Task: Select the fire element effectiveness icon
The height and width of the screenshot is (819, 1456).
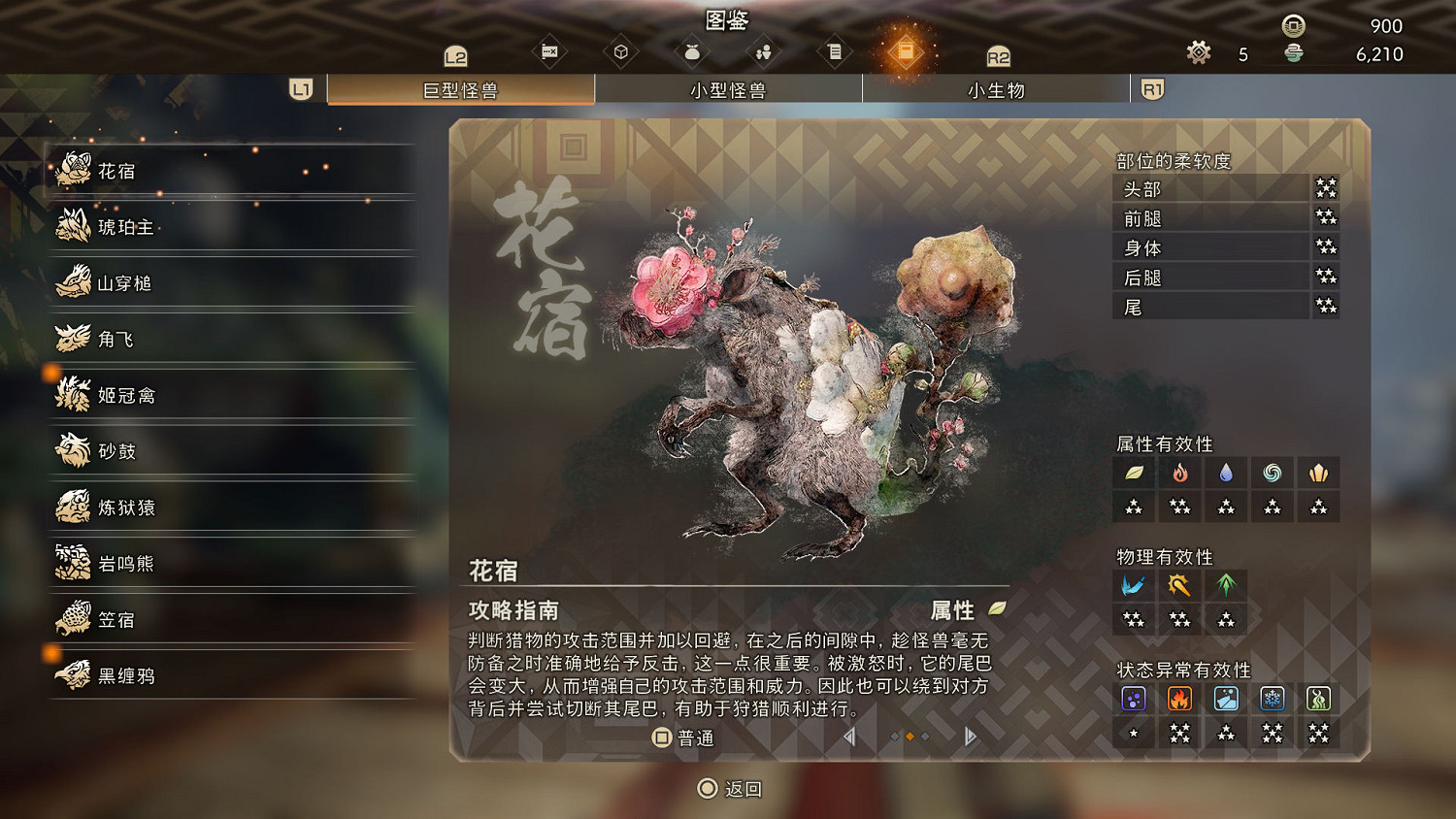Action: click(x=1179, y=473)
